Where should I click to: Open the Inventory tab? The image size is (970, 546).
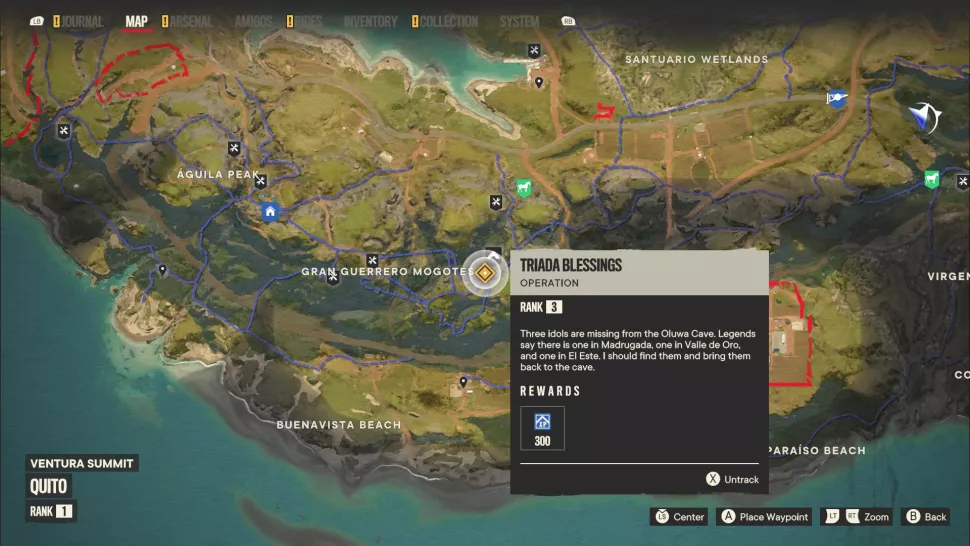point(370,21)
